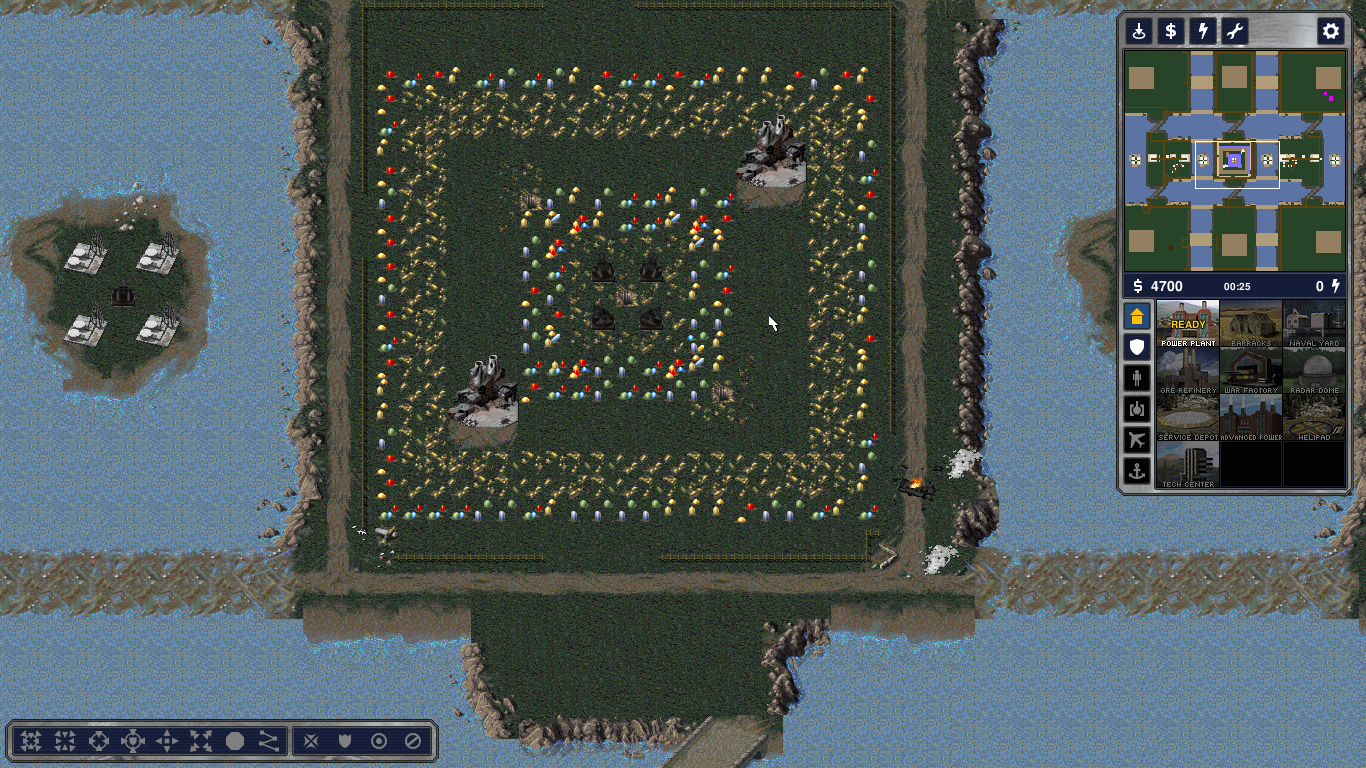Place the ready Power Plant

click(x=1188, y=323)
